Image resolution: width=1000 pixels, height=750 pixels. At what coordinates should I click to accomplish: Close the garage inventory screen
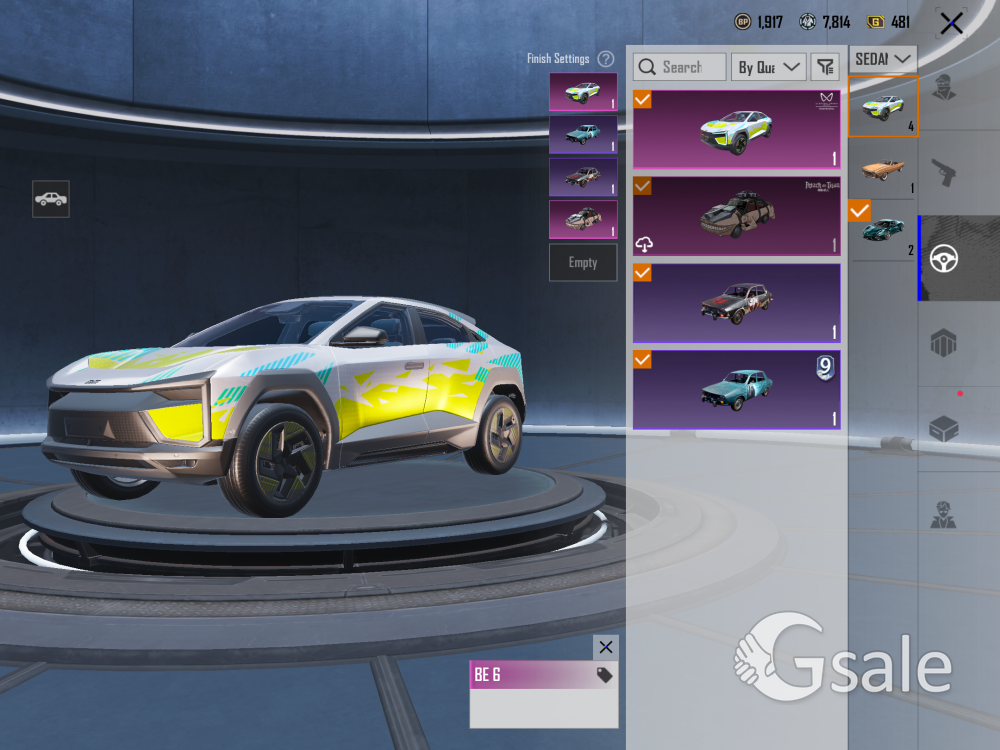click(x=951, y=23)
